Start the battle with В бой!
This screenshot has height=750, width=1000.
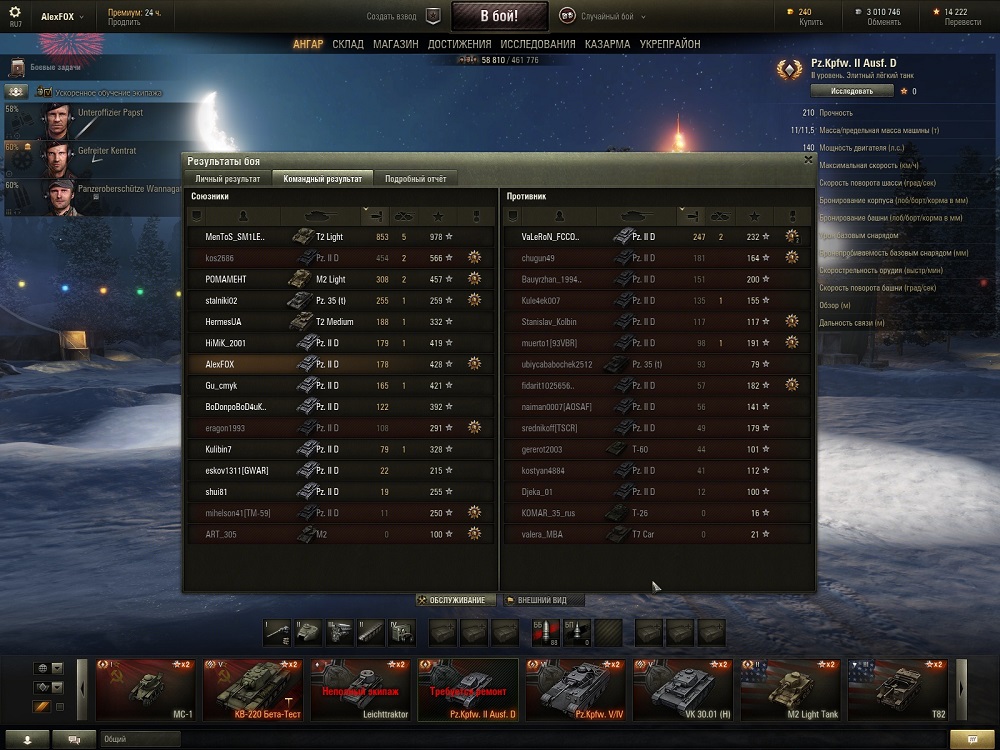[499, 16]
